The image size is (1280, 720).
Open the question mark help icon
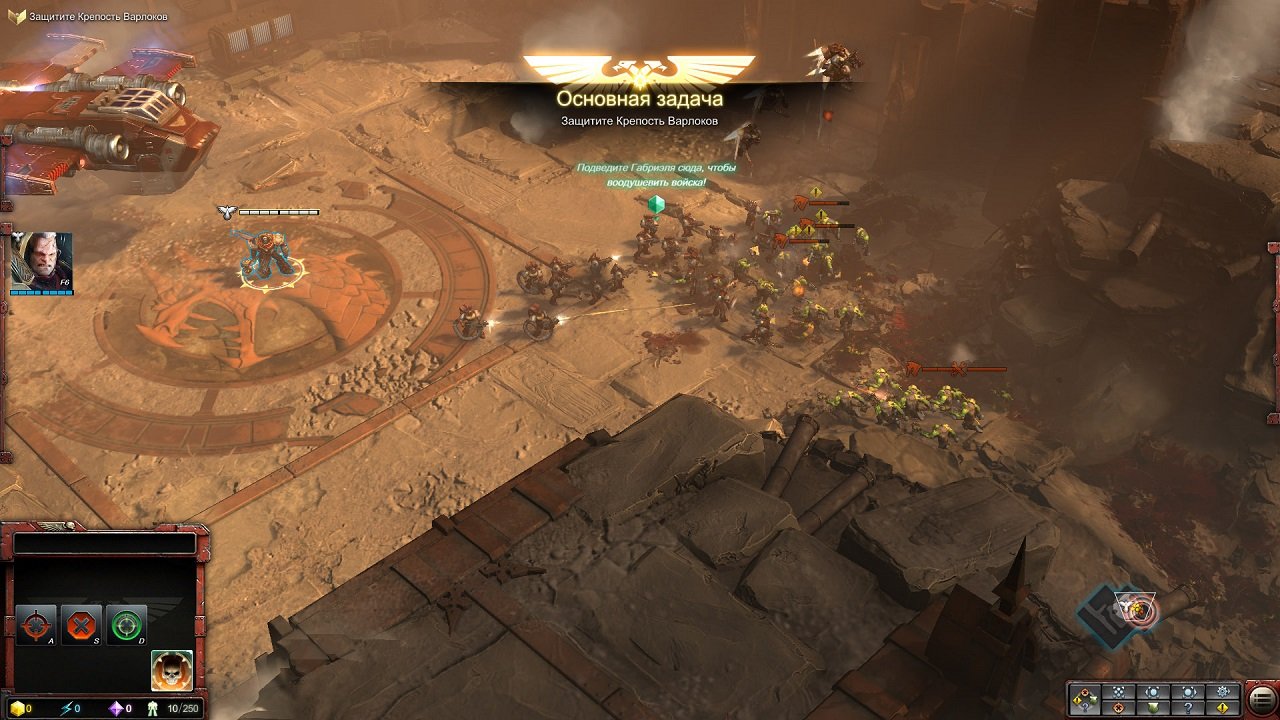(1186, 708)
